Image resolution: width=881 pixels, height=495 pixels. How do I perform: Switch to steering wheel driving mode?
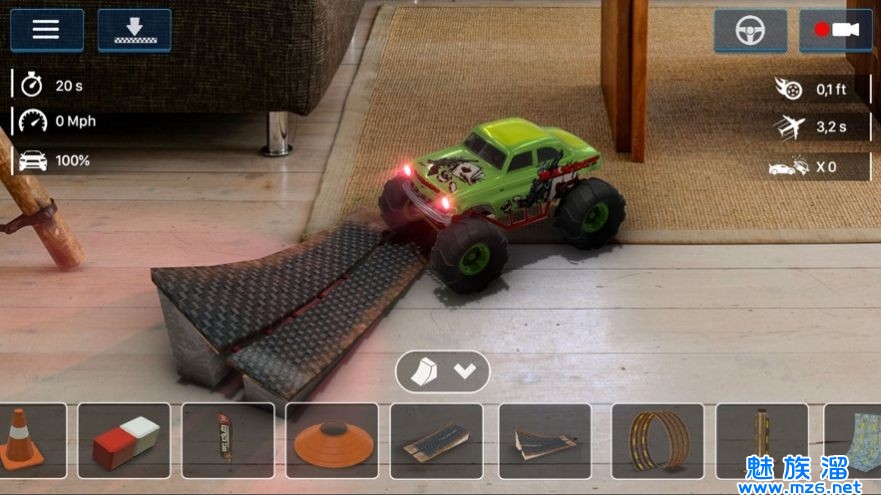click(750, 31)
